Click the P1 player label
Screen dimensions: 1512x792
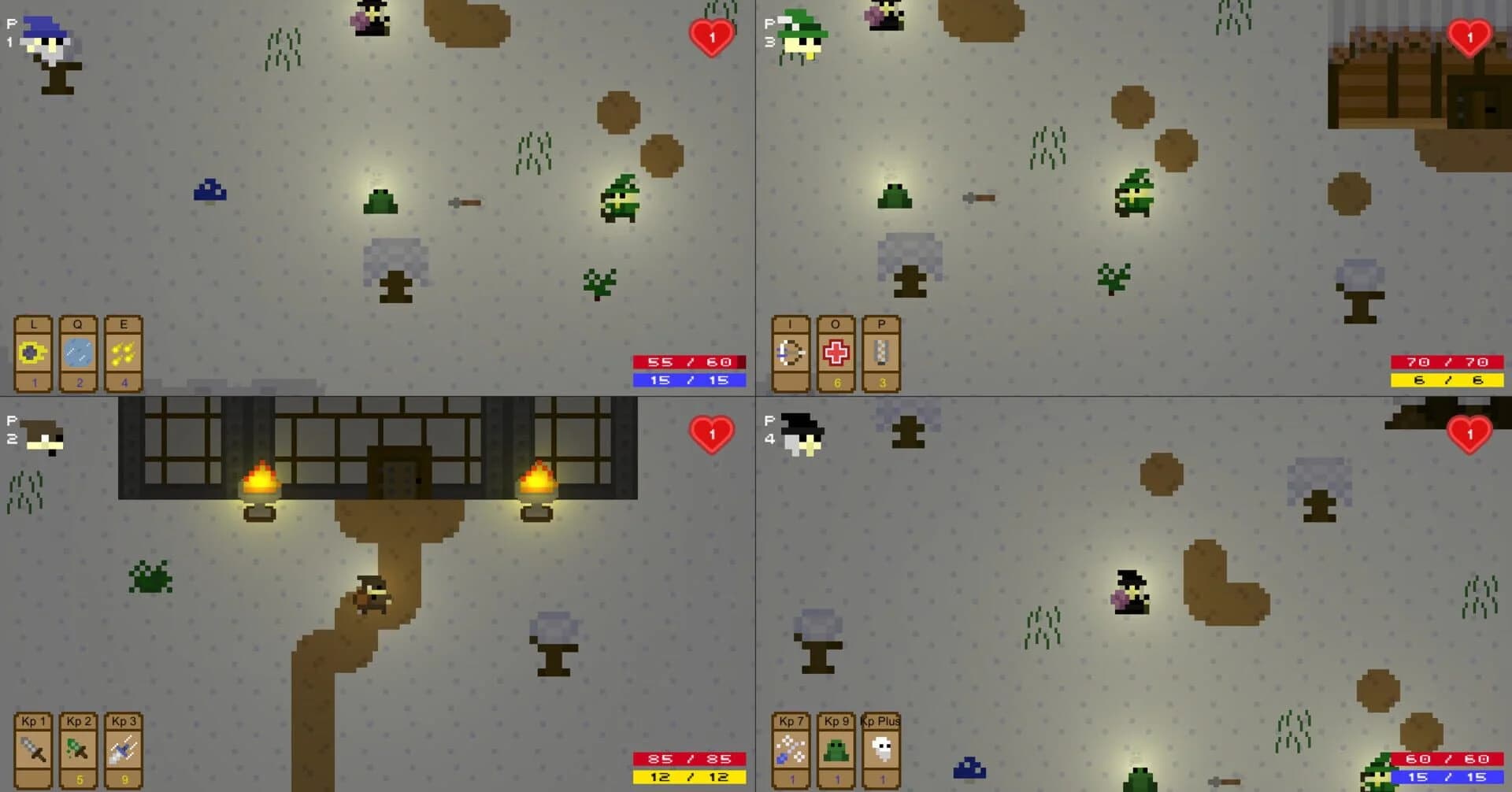pos(9,31)
